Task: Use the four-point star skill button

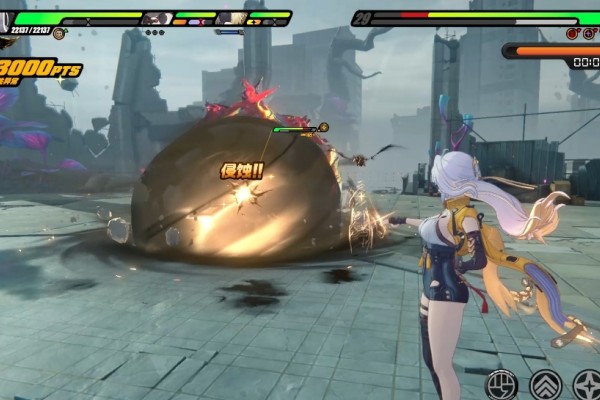Action: [x=588, y=384]
